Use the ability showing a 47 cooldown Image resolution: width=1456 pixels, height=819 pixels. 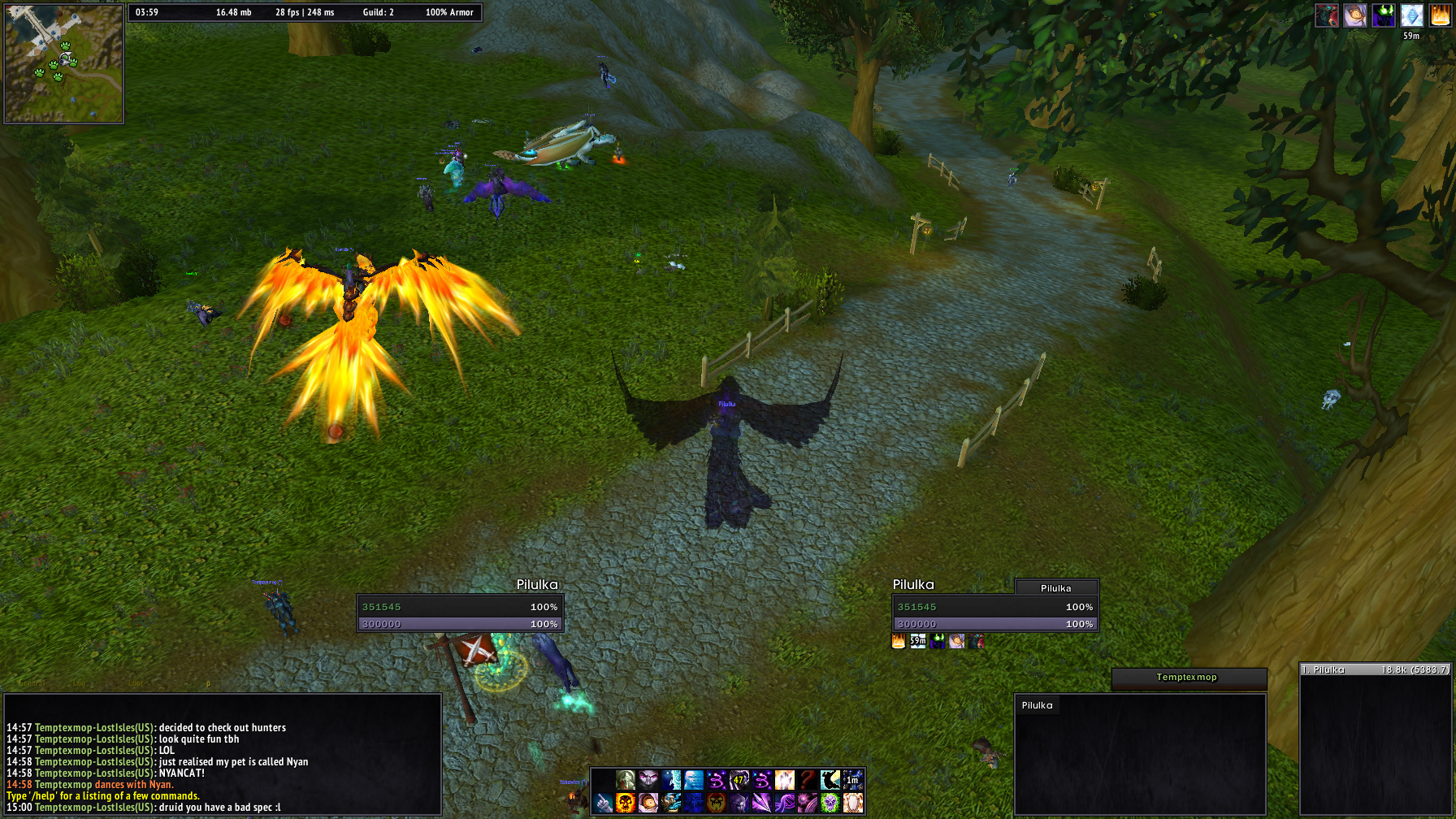(739, 781)
